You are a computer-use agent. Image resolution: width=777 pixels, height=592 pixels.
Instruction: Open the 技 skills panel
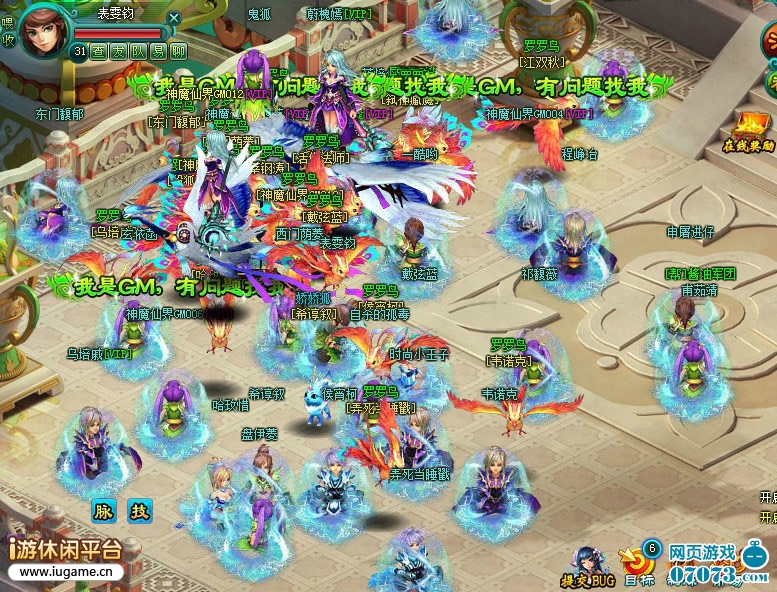(139, 511)
